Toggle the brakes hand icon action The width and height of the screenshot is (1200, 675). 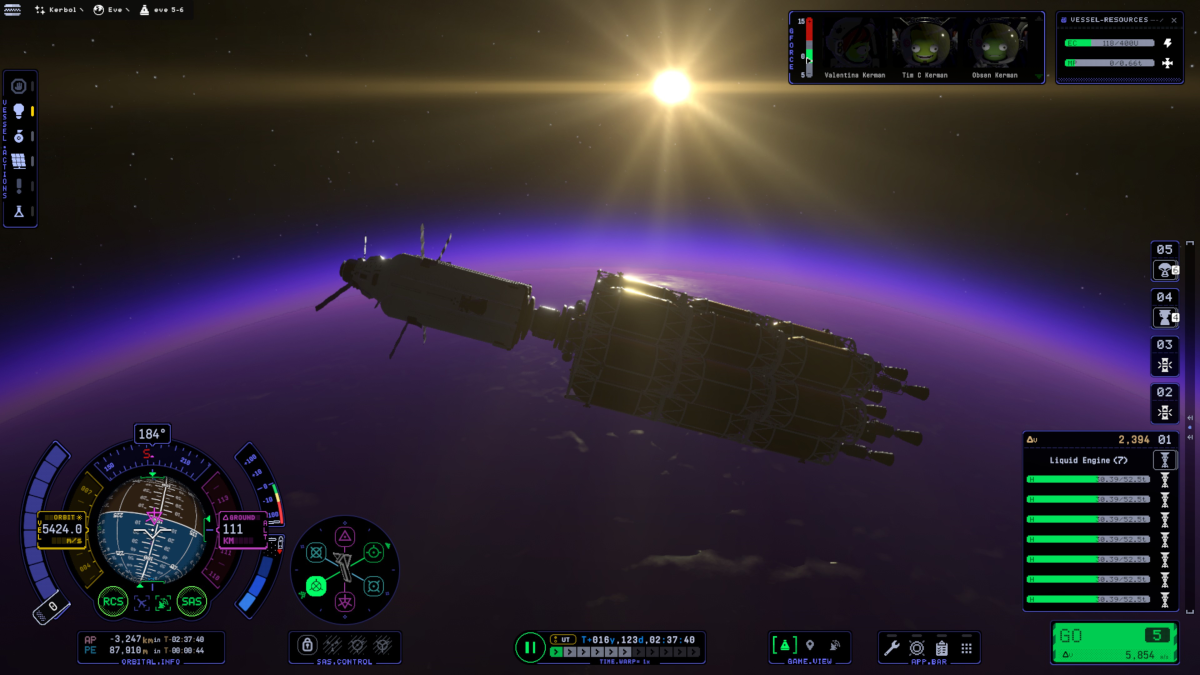[18, 86]
